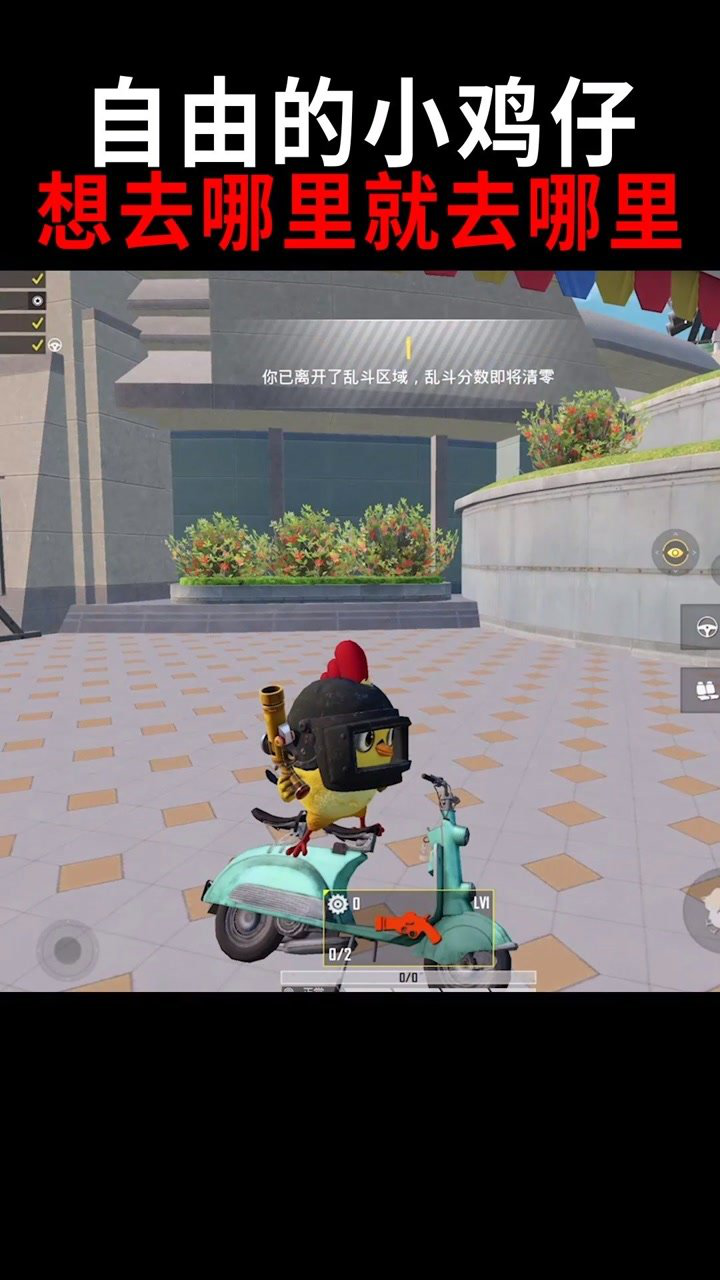Tap the passenger seat switch button
The width and height of the screenshot is (720, 1280).
click(701, 690)
